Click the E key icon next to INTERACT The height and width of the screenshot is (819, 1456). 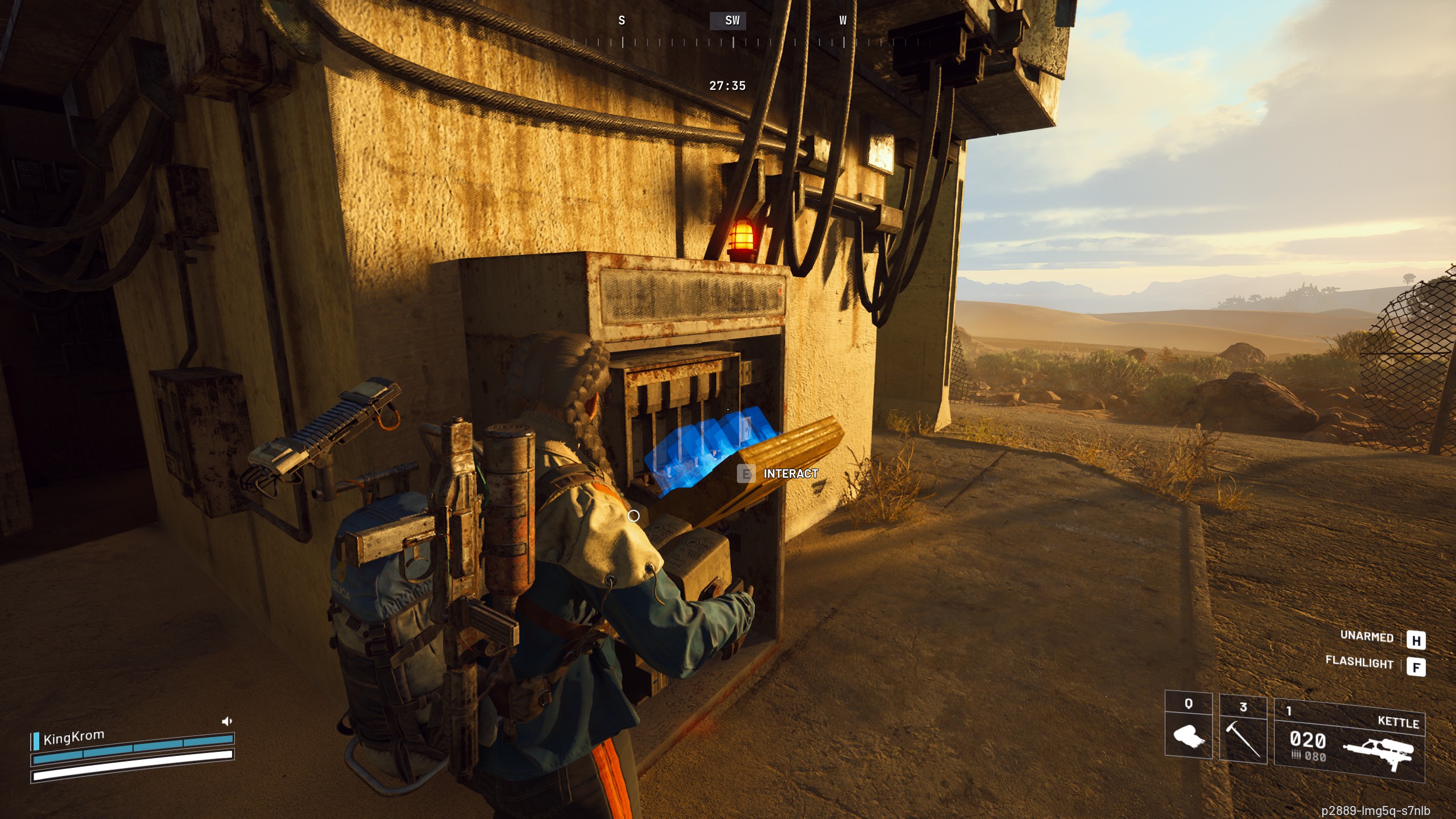tap(745, 472)
